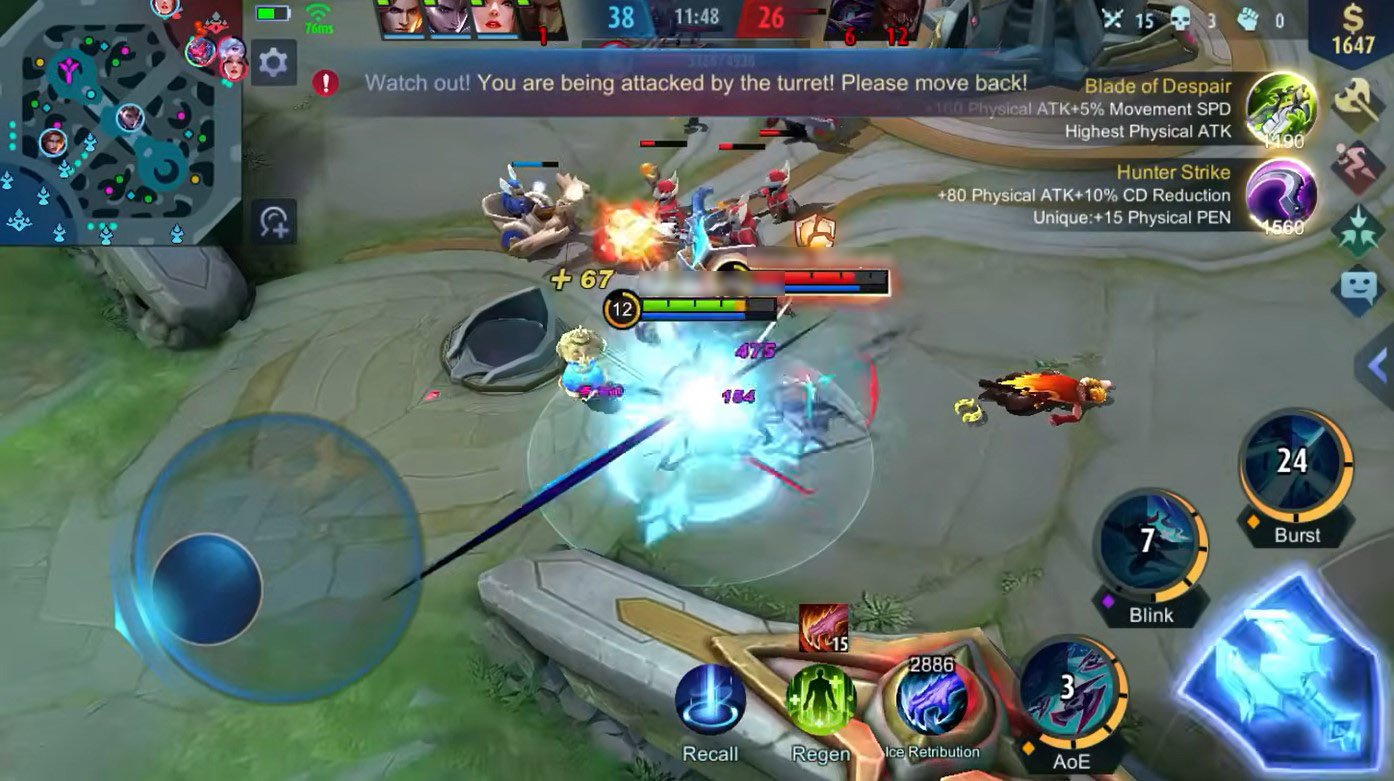Open the quick chat bubble
The image size is (1394, 781).
click(1359, 291)
